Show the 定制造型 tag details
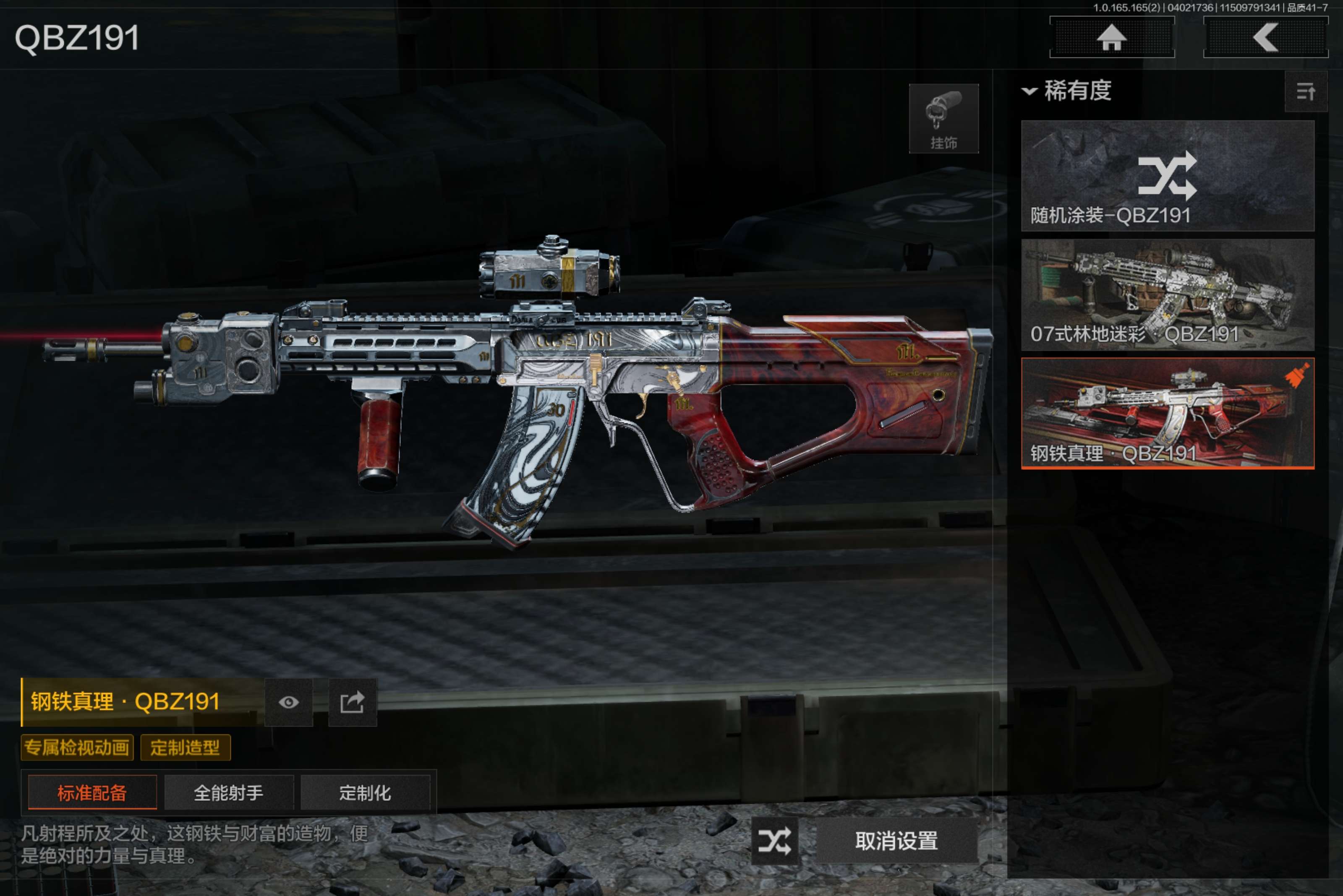1343x896 pixels. [185, 748]
